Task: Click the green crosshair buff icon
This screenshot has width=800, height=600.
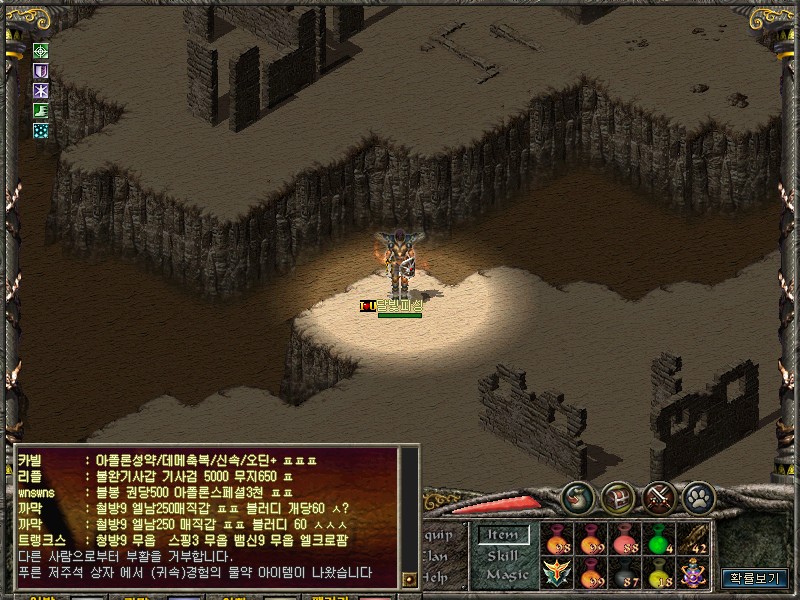Action: click(41, 51)
